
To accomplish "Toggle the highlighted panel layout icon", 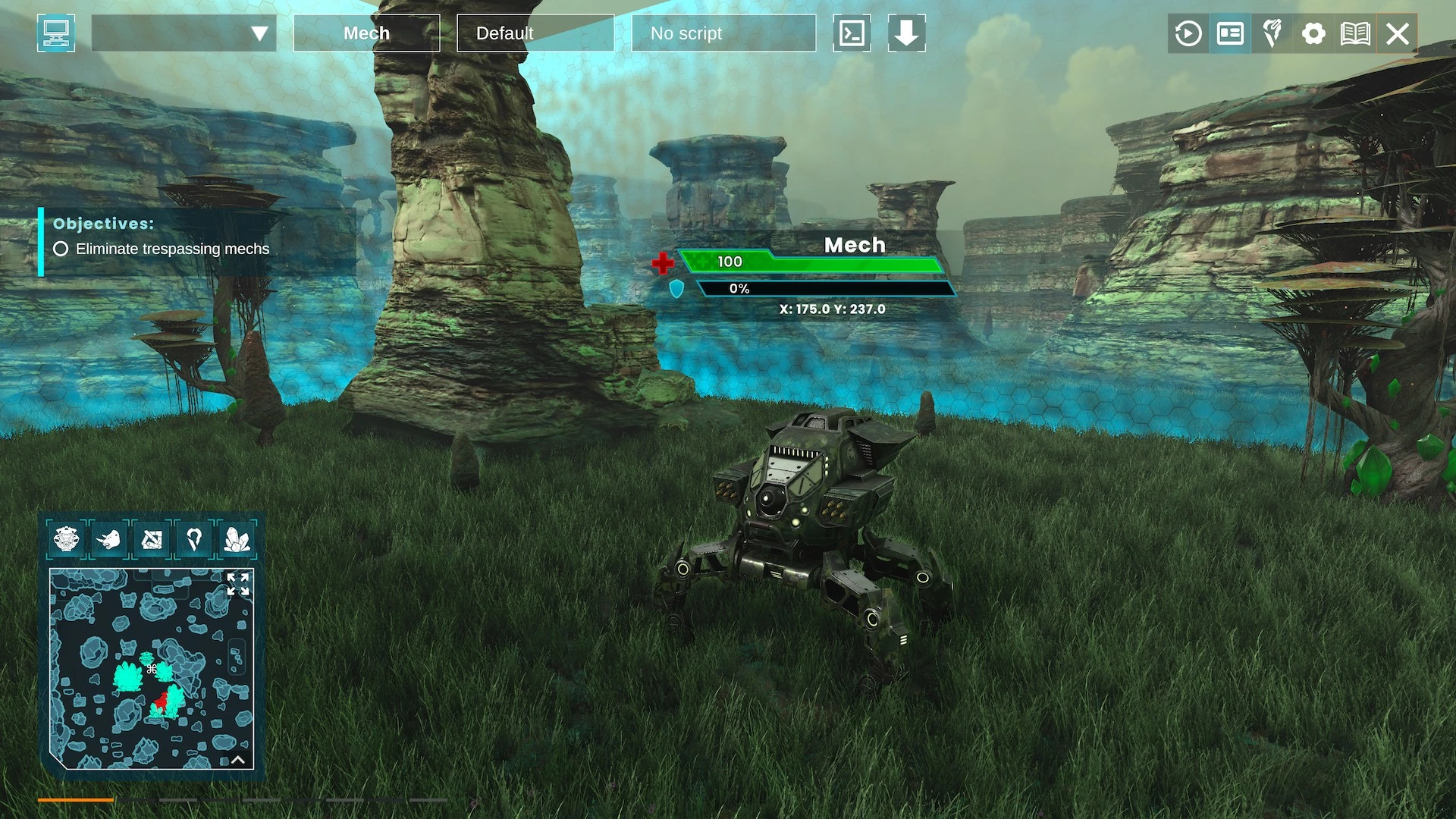I will pos(1230,33).
